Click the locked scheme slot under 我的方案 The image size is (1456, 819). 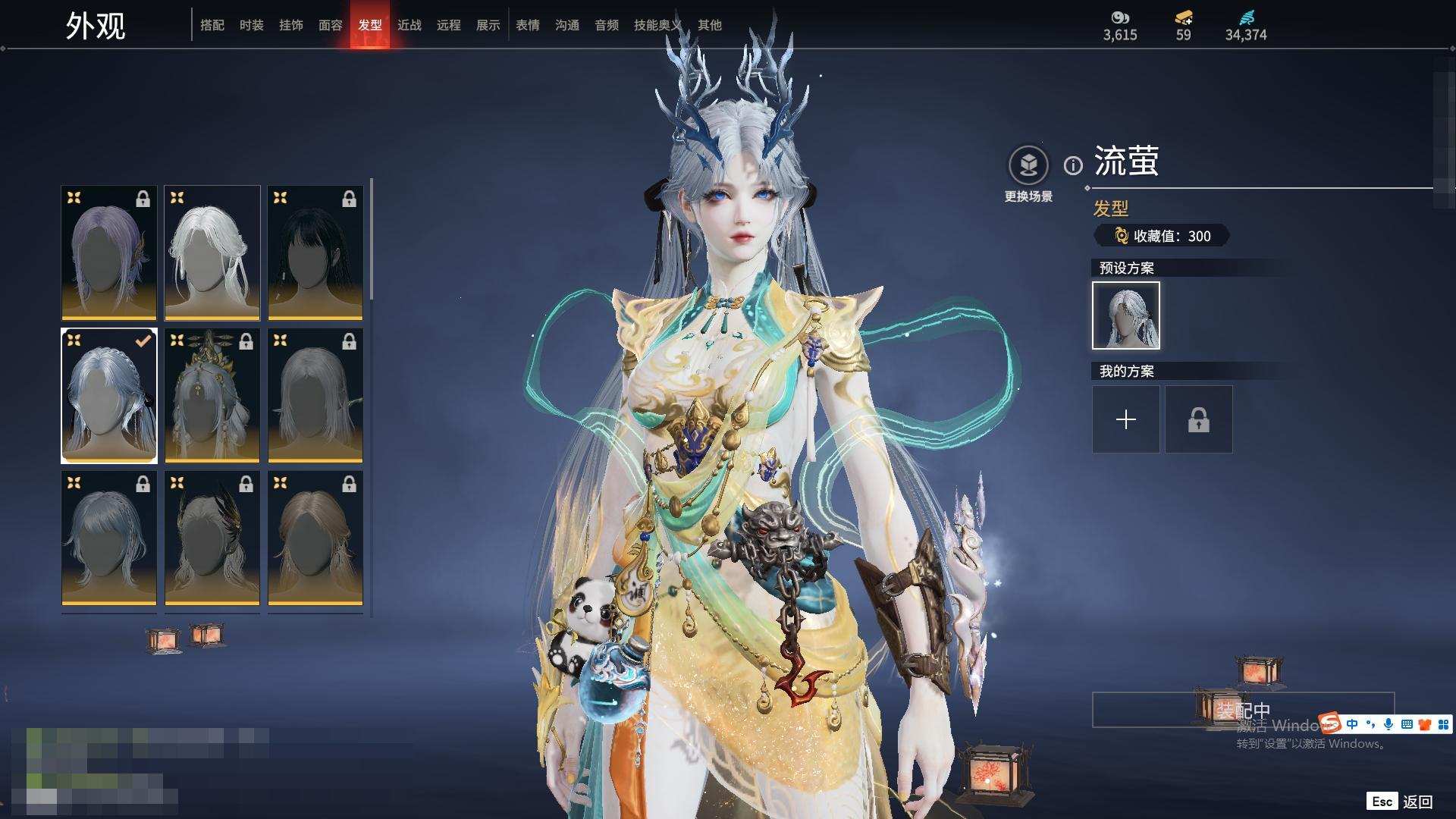tap(1198, 419)
